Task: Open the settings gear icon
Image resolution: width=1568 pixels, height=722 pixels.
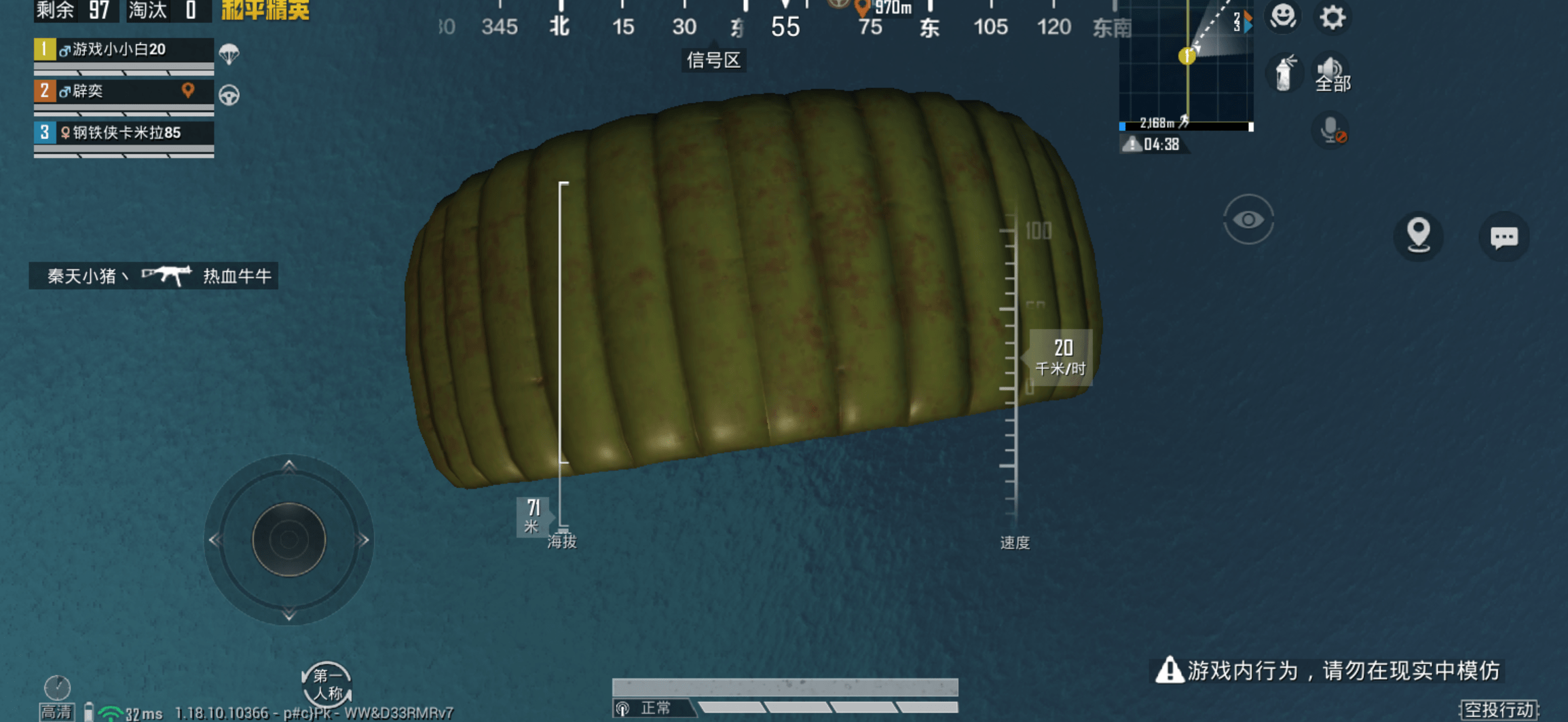Action: click(1332, 17)
